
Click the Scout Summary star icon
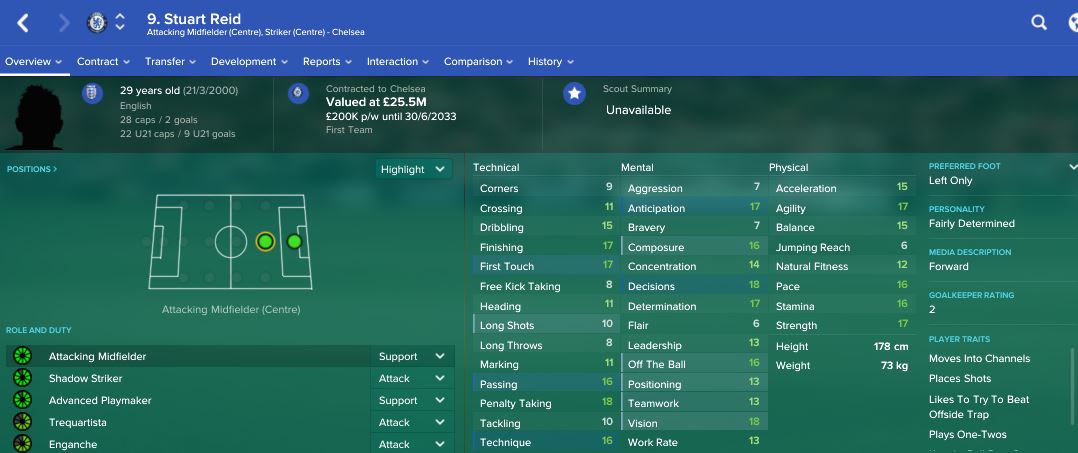(x=574, y=94)
